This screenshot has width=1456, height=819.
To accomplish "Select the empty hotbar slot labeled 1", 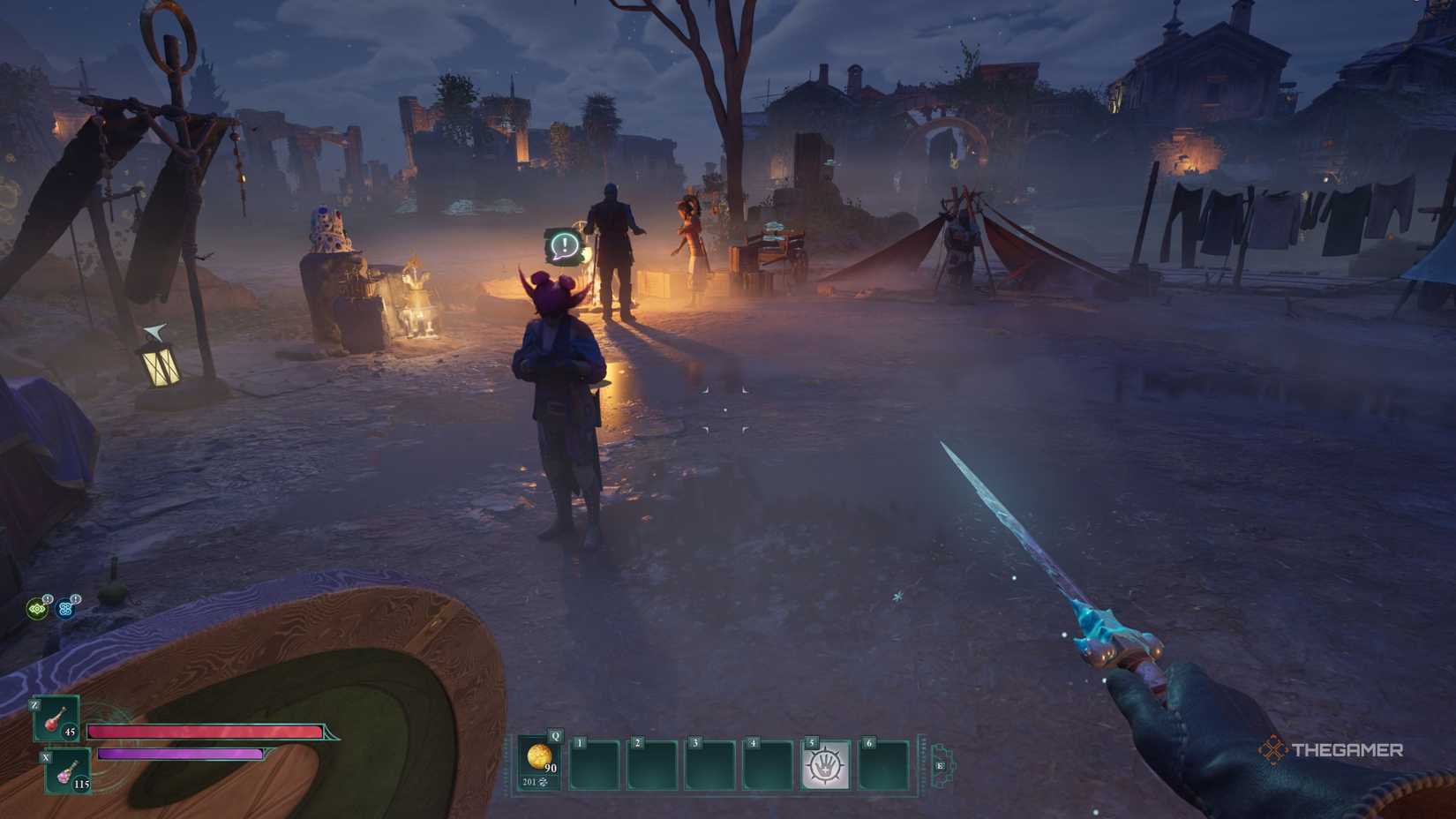I will click(x=595, y=764).
